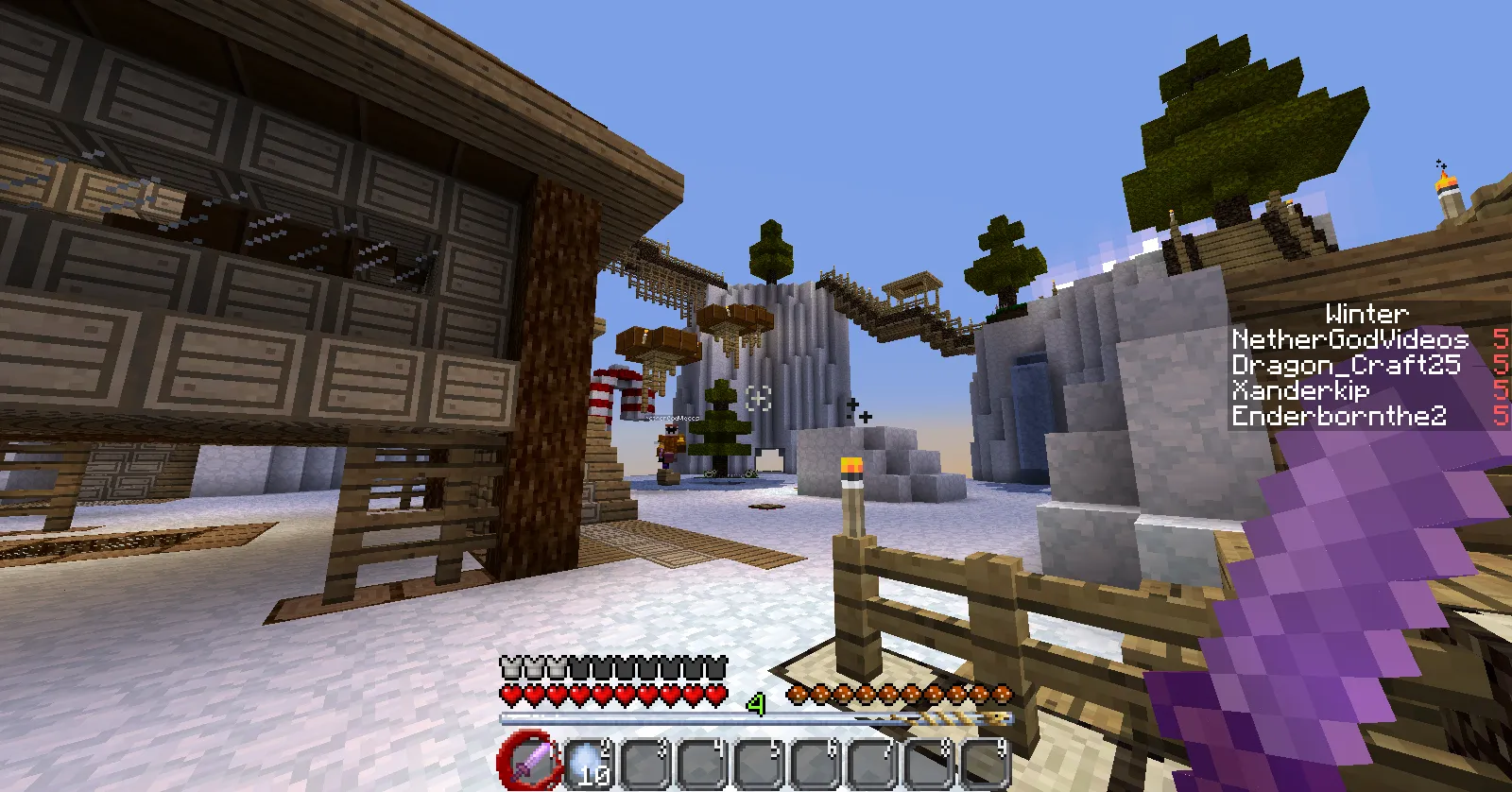The width and height of the screenshot is (1512, 792).
Task: Click the name Dragon_Craft25 in the sidebar
Action: (1346, 366)
